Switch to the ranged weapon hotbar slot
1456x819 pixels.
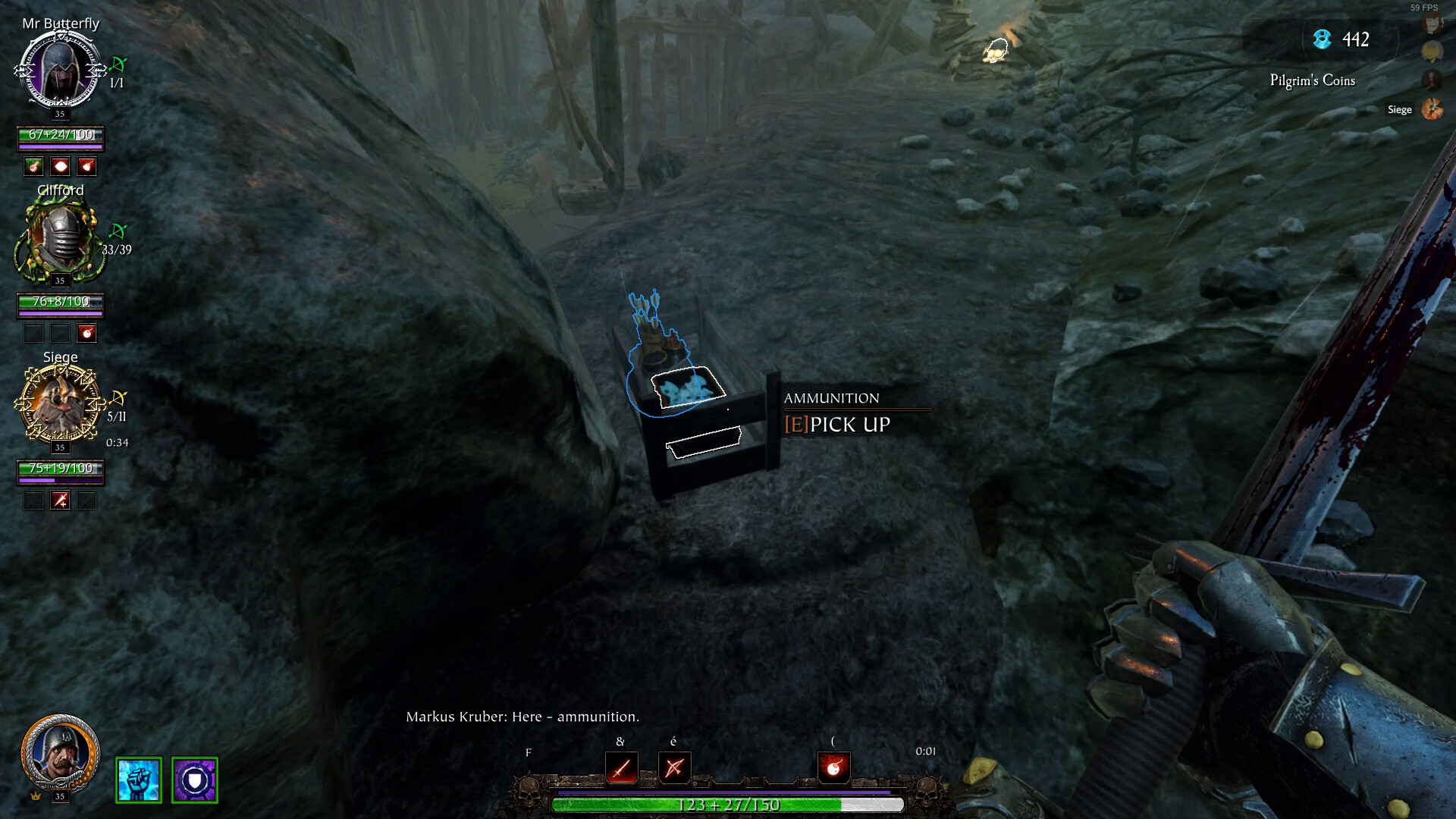(674, 768)
